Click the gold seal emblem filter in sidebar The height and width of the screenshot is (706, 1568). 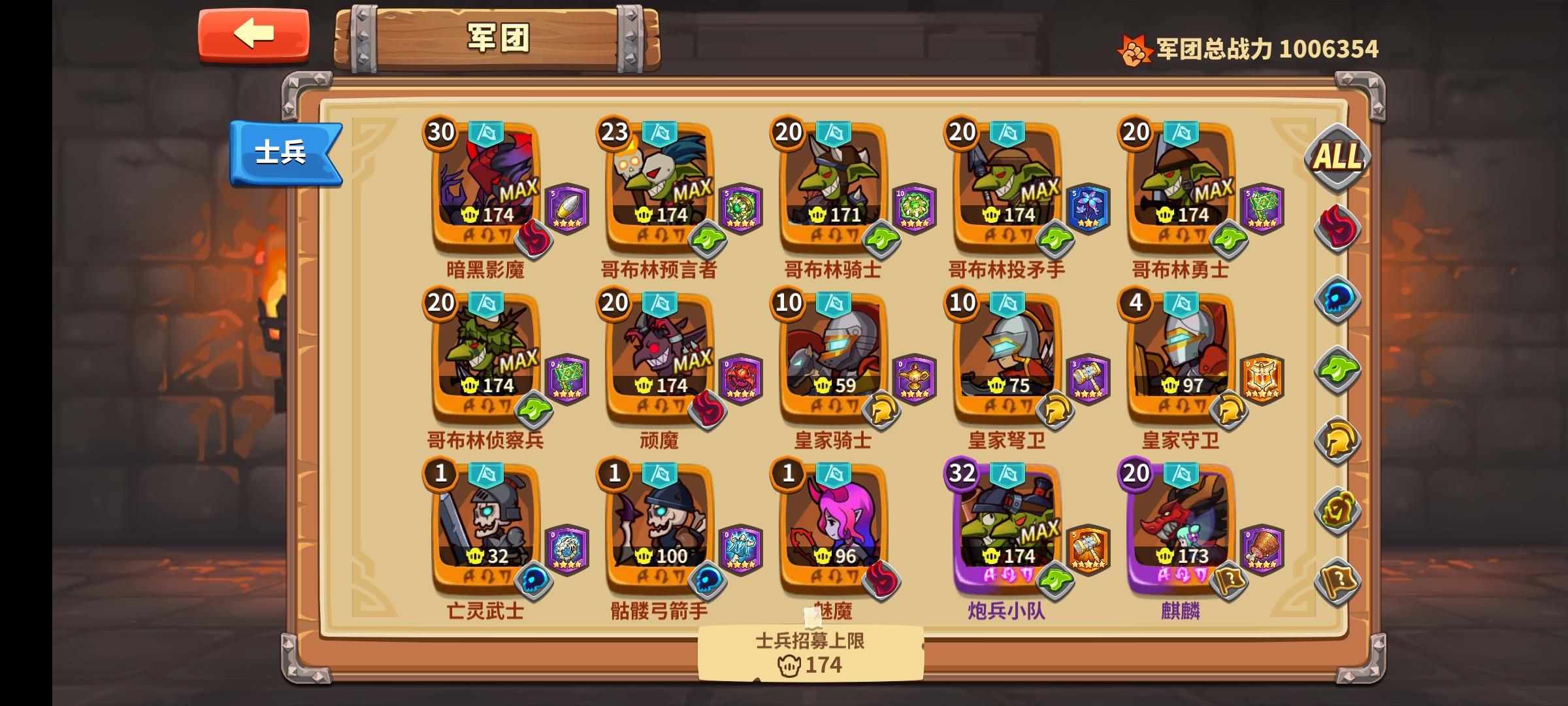pos(1339,510)
